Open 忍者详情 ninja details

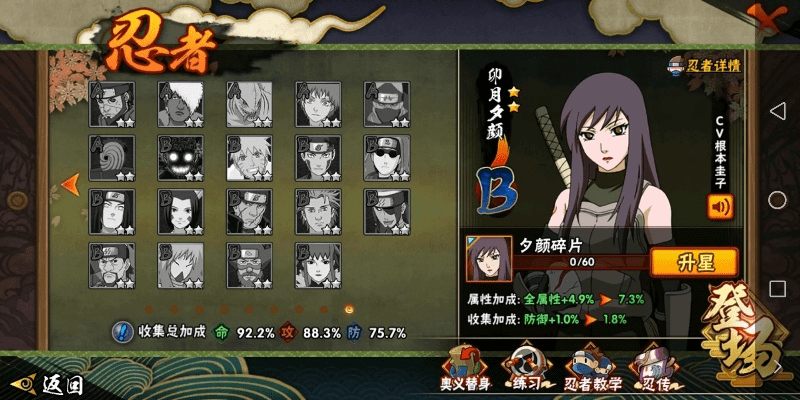click(x=705, y=66)
